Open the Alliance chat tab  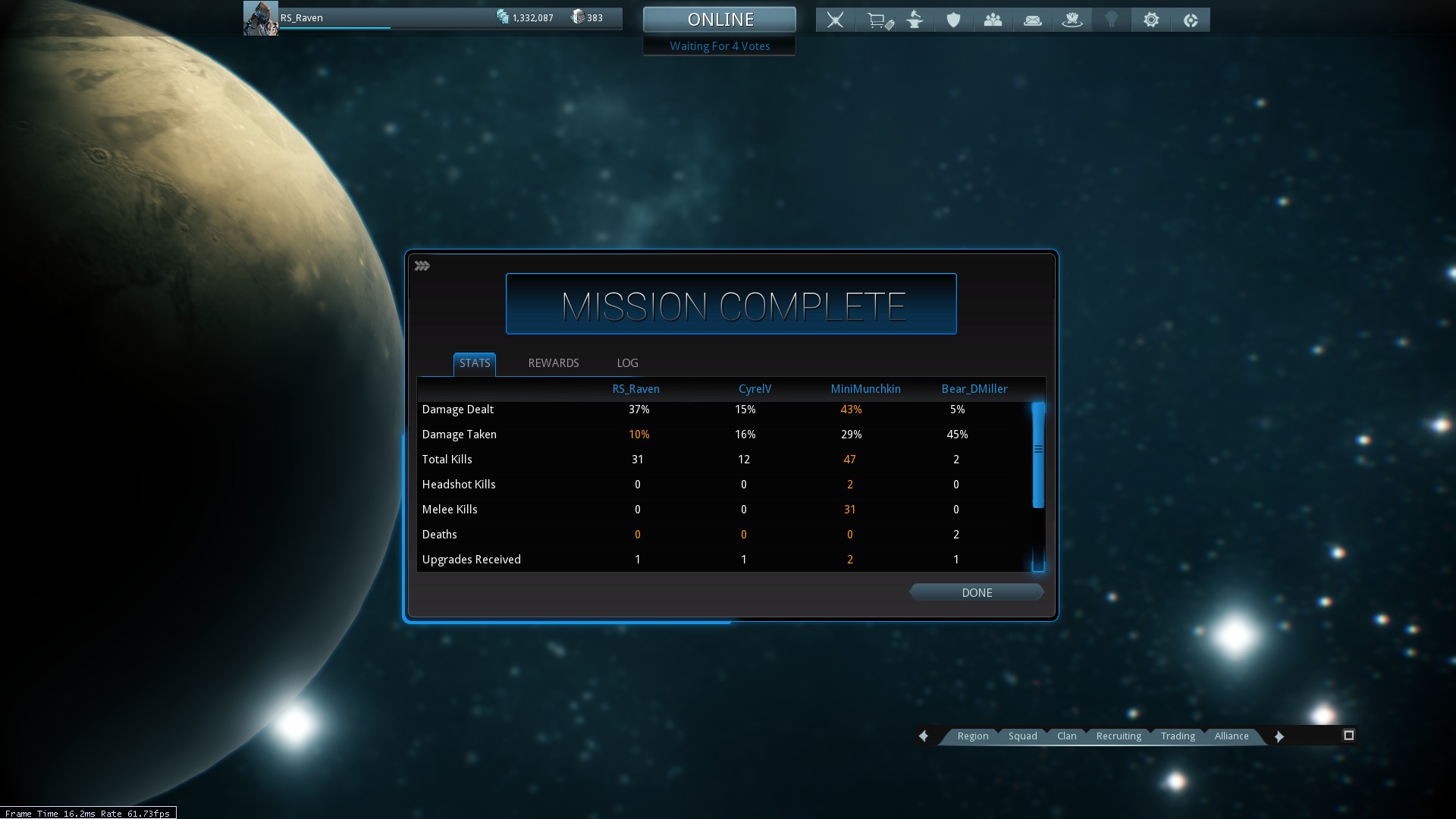pos(1231,736)
